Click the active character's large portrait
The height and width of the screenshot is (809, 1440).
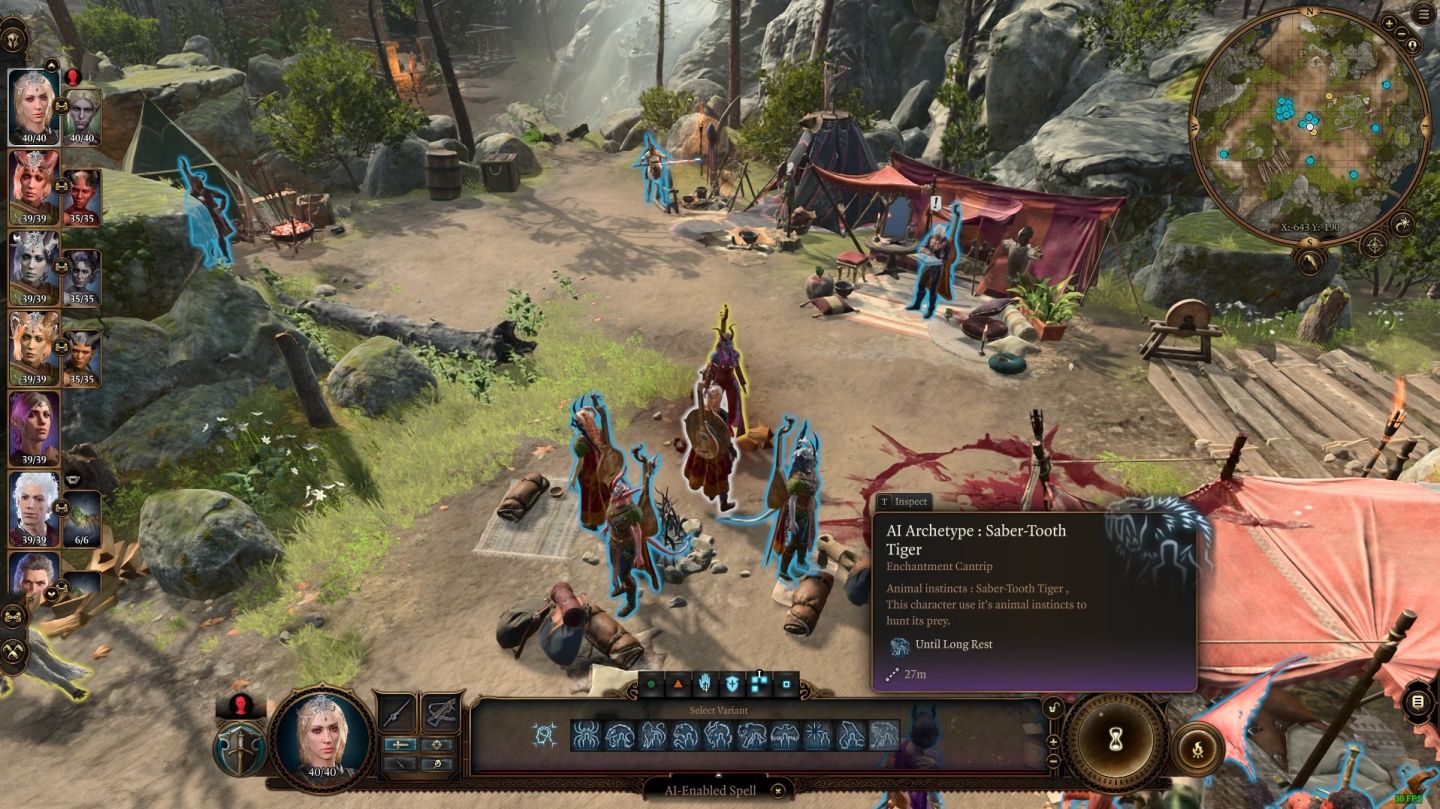pos(322,736)
